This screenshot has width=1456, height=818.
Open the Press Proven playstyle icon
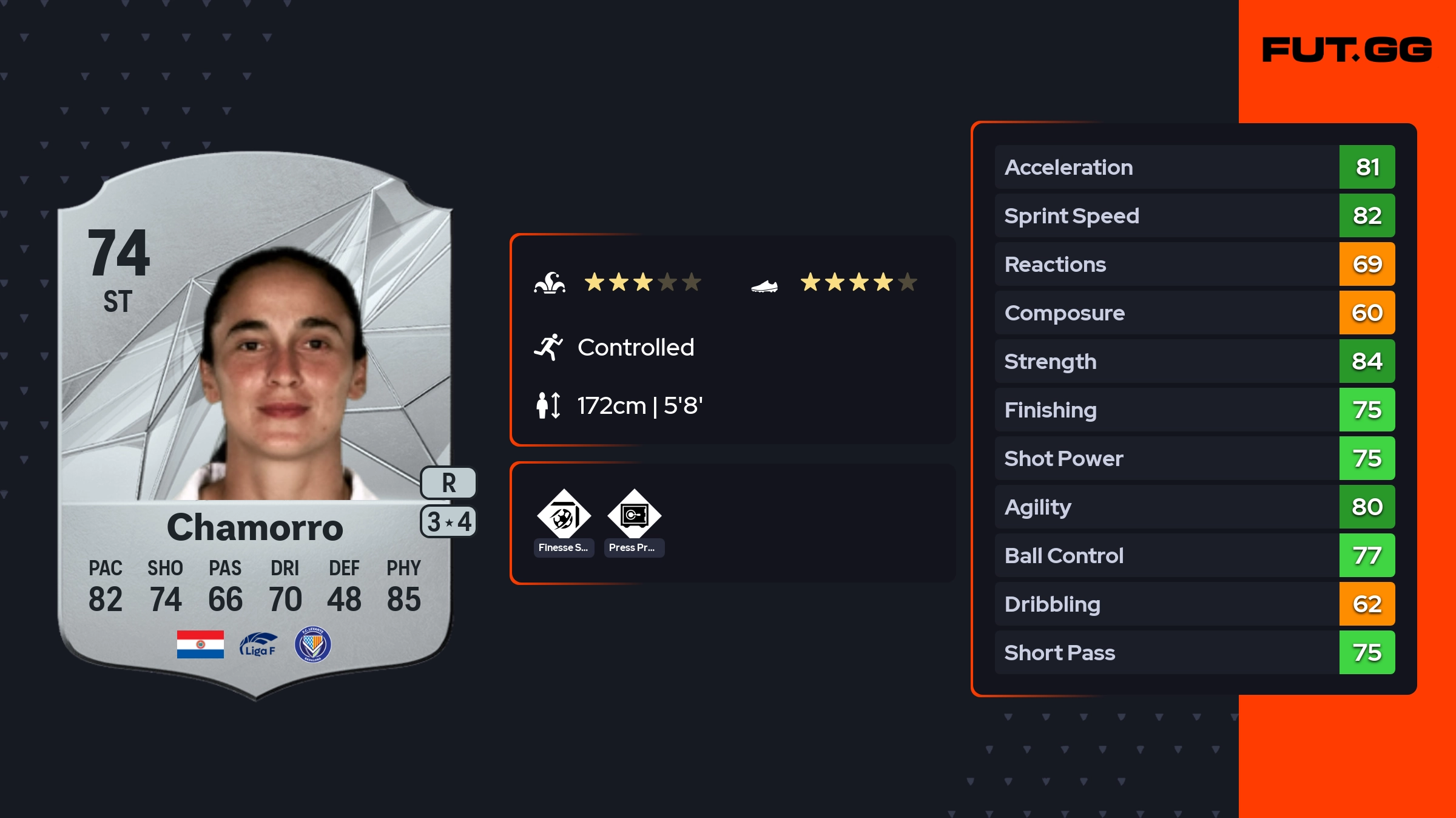(634, 516)
